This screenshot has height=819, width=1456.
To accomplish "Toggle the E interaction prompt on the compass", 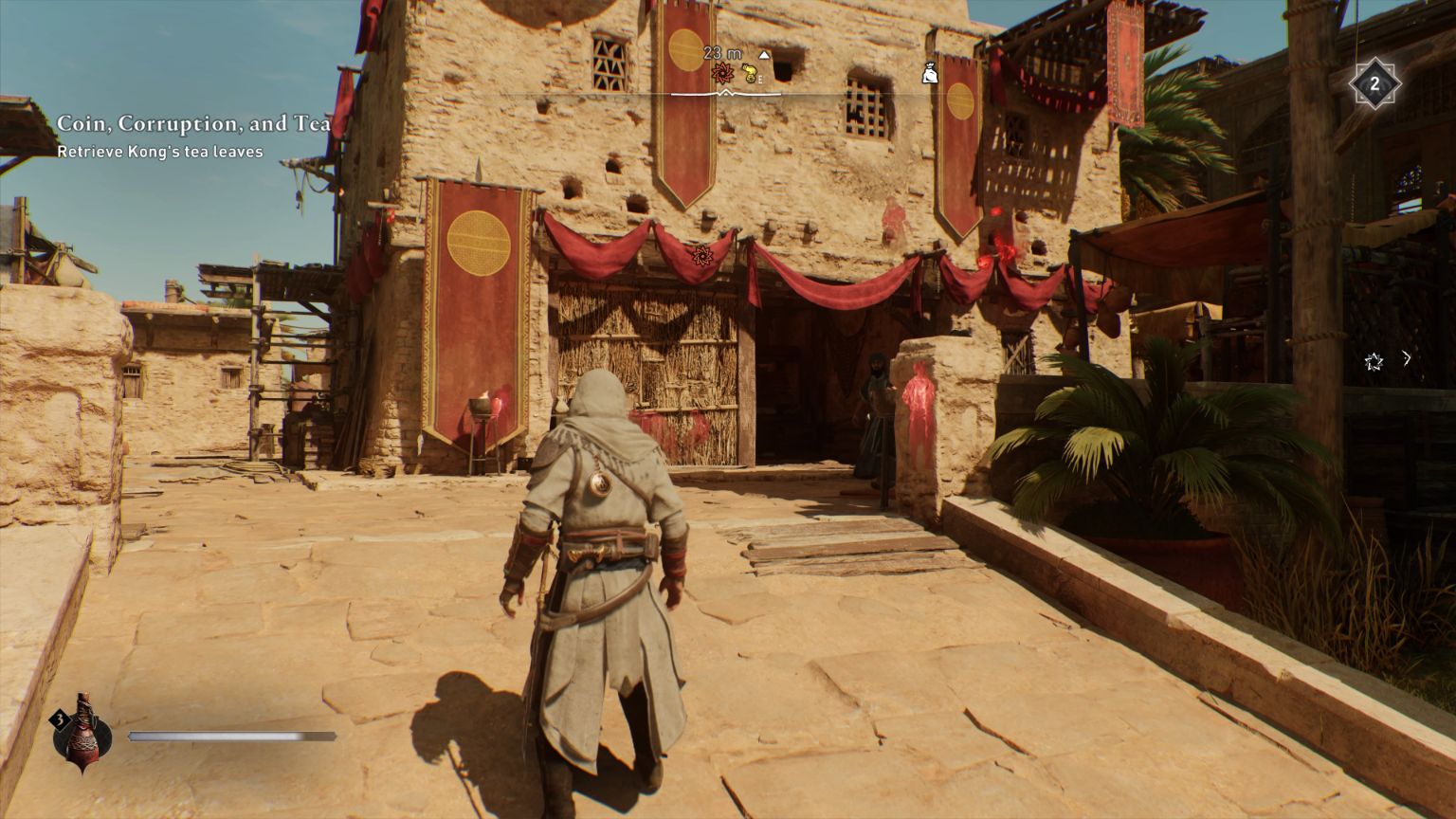I will [x=760, y=80].
